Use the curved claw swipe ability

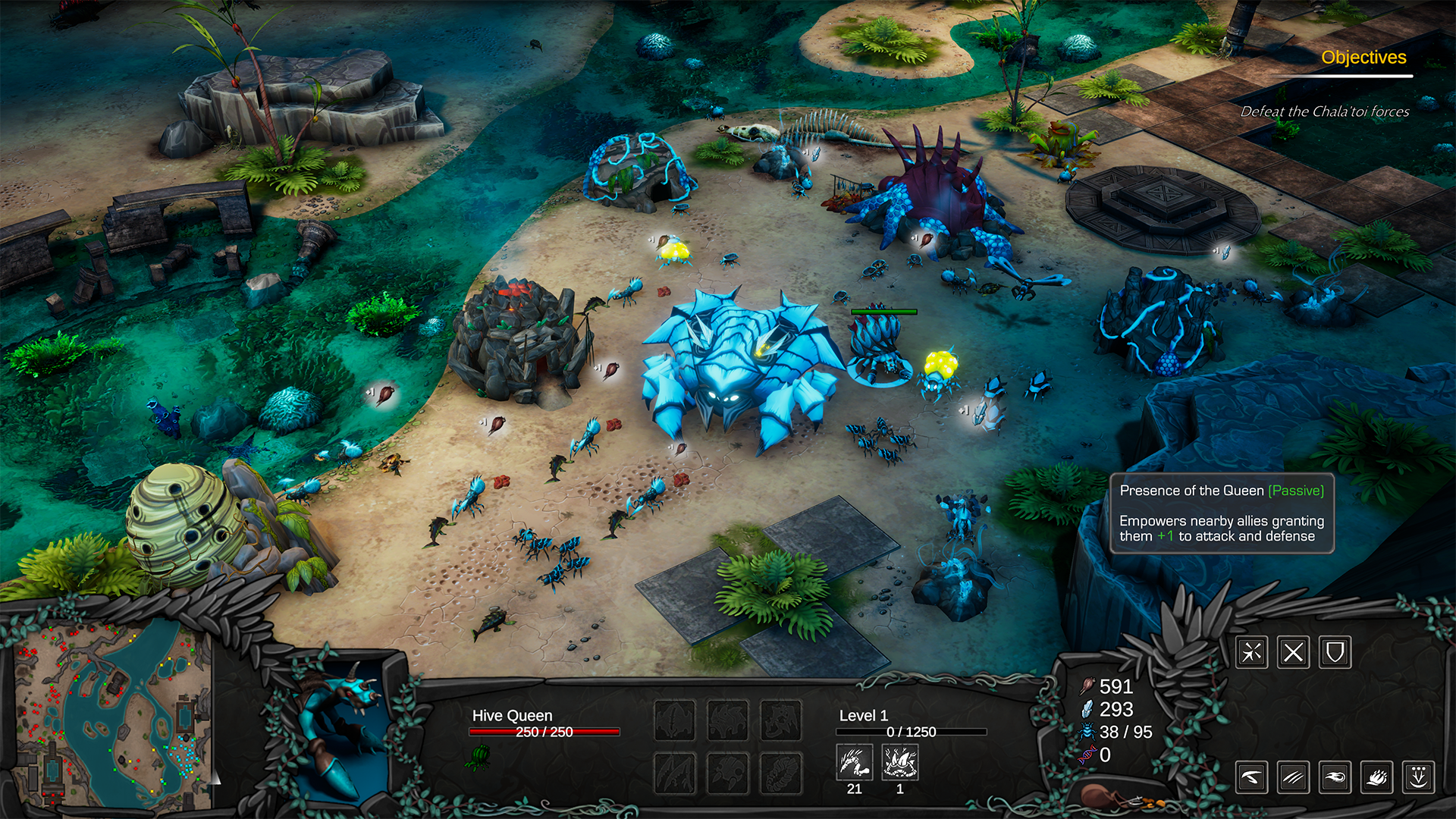[1252, 777]
